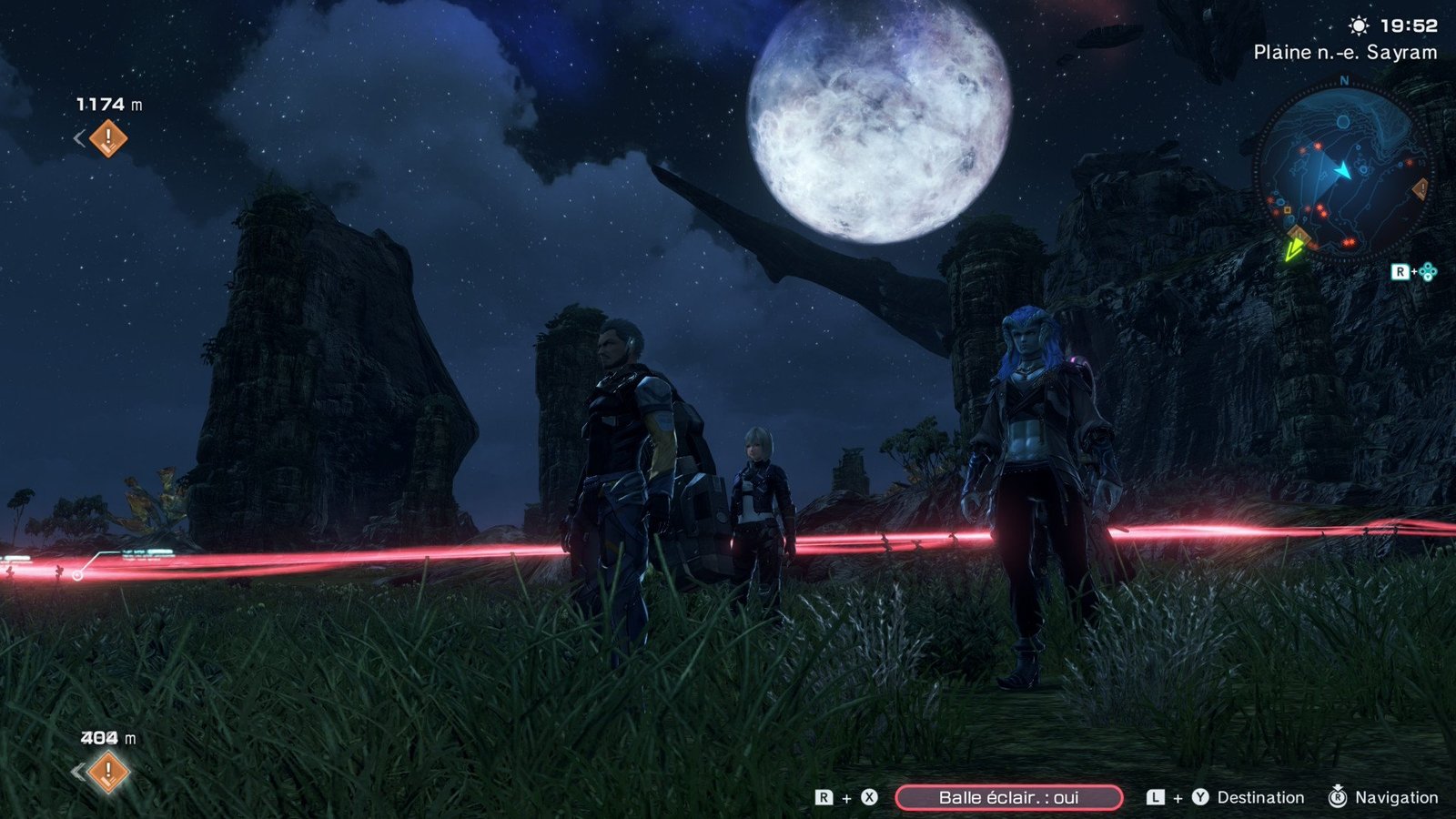Toggle the Balle éclair option
Screen dimensions: 1456x819
[x=1008, y=798]
